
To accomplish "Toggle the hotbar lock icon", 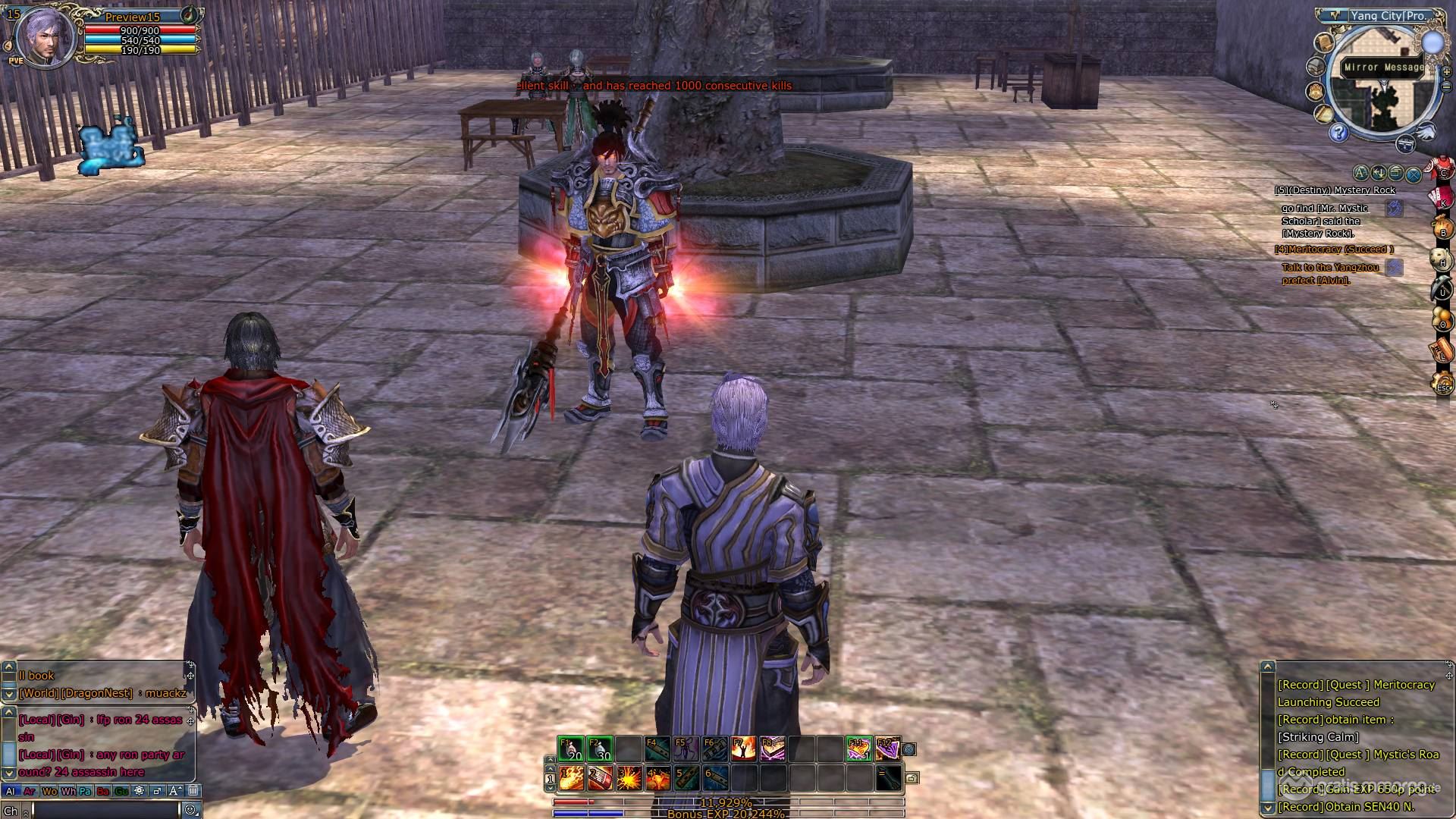I will 912,778.
